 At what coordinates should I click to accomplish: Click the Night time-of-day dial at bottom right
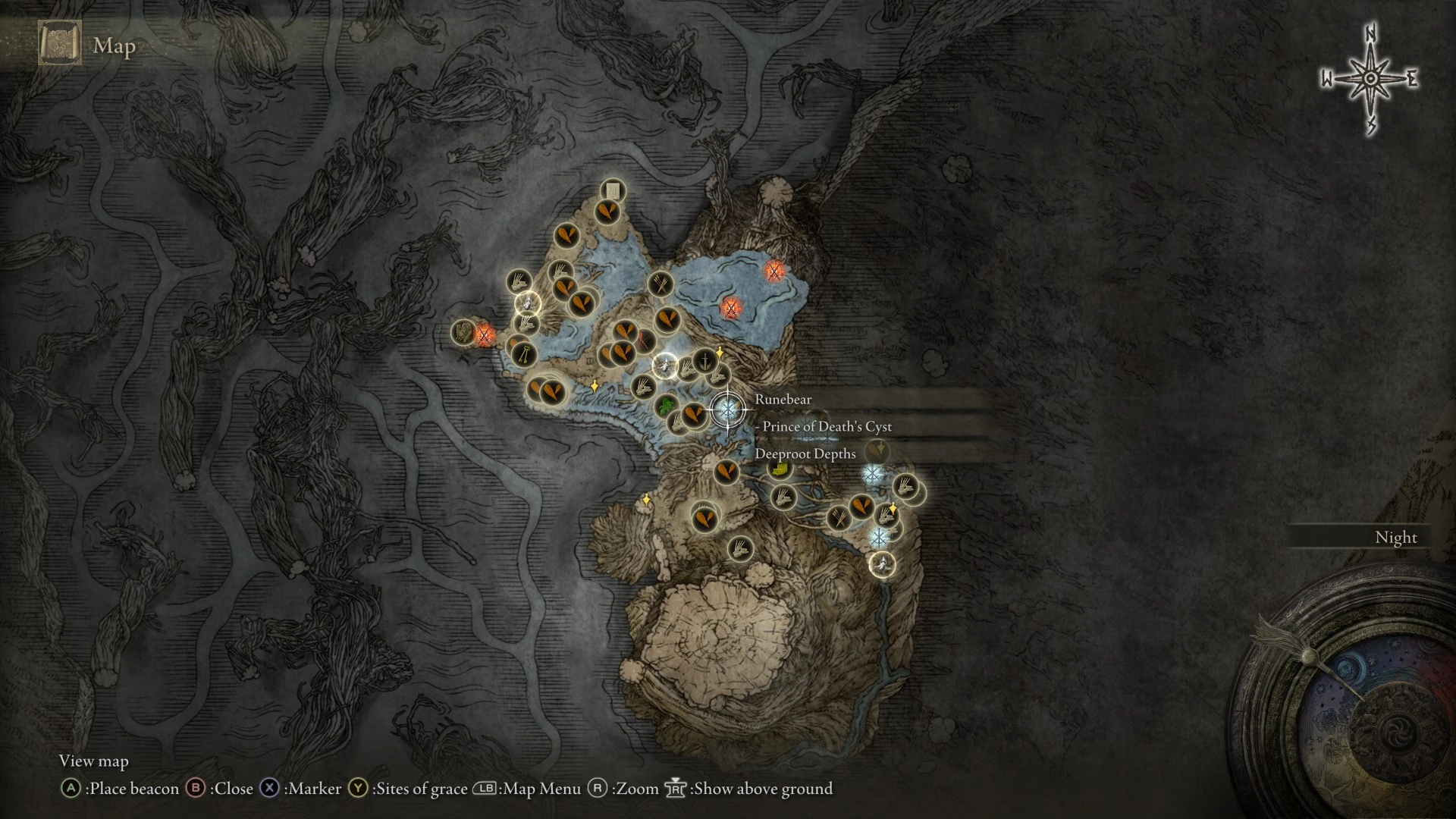(1396, 537)
